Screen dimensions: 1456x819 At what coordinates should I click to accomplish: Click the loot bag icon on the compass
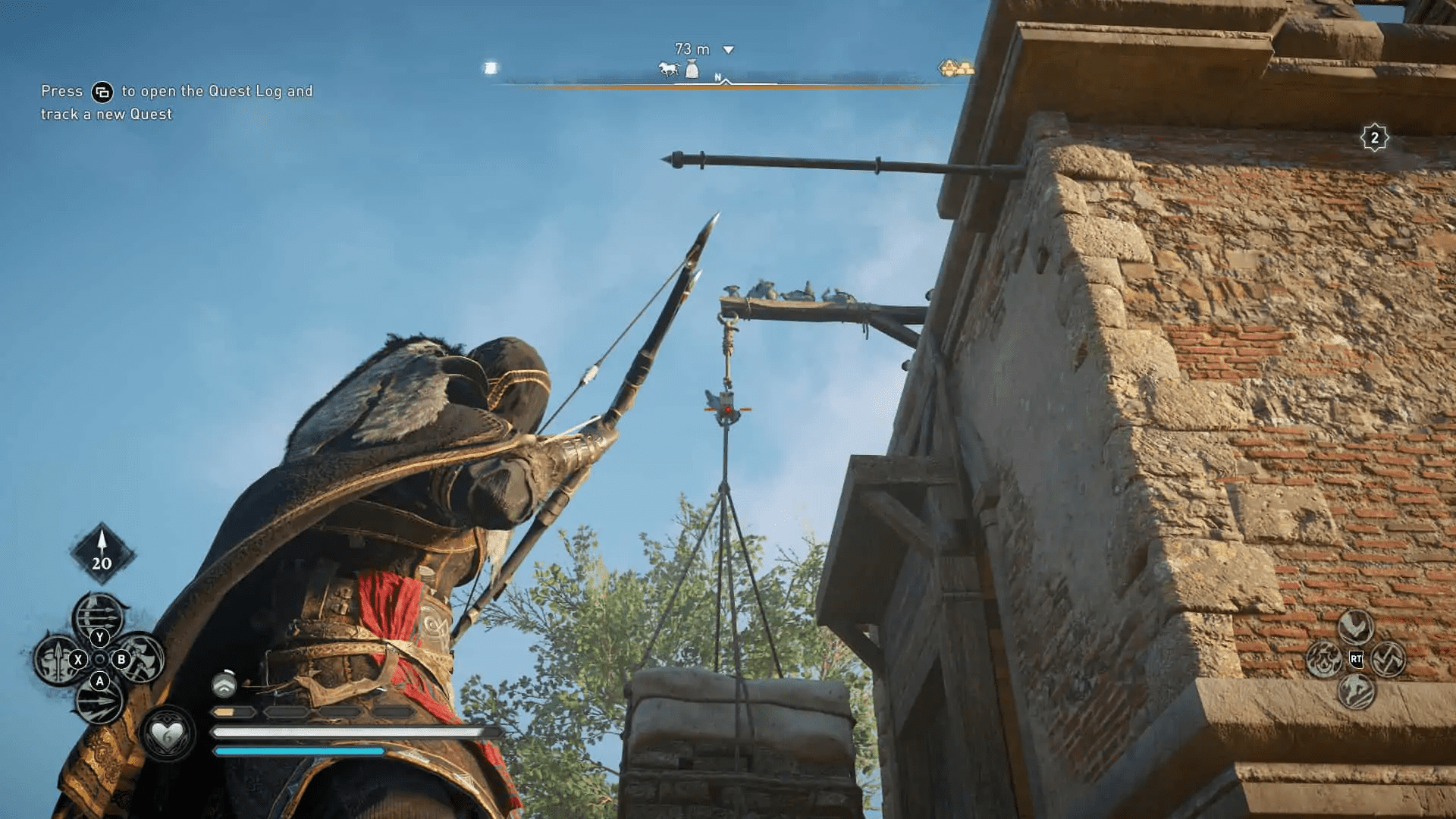[692, 70]
